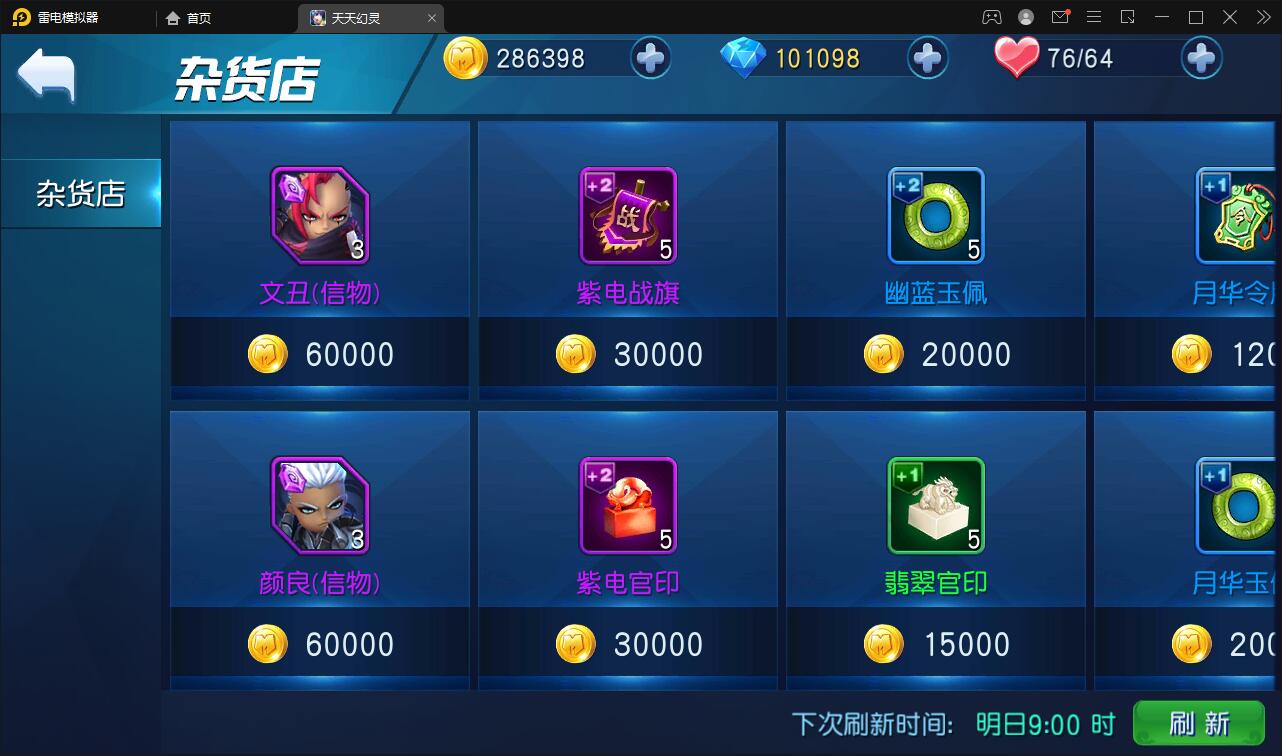The image size is (1282, 756).
Task: Select the 翡翠官印 green seal item
Action: (935, 506)
